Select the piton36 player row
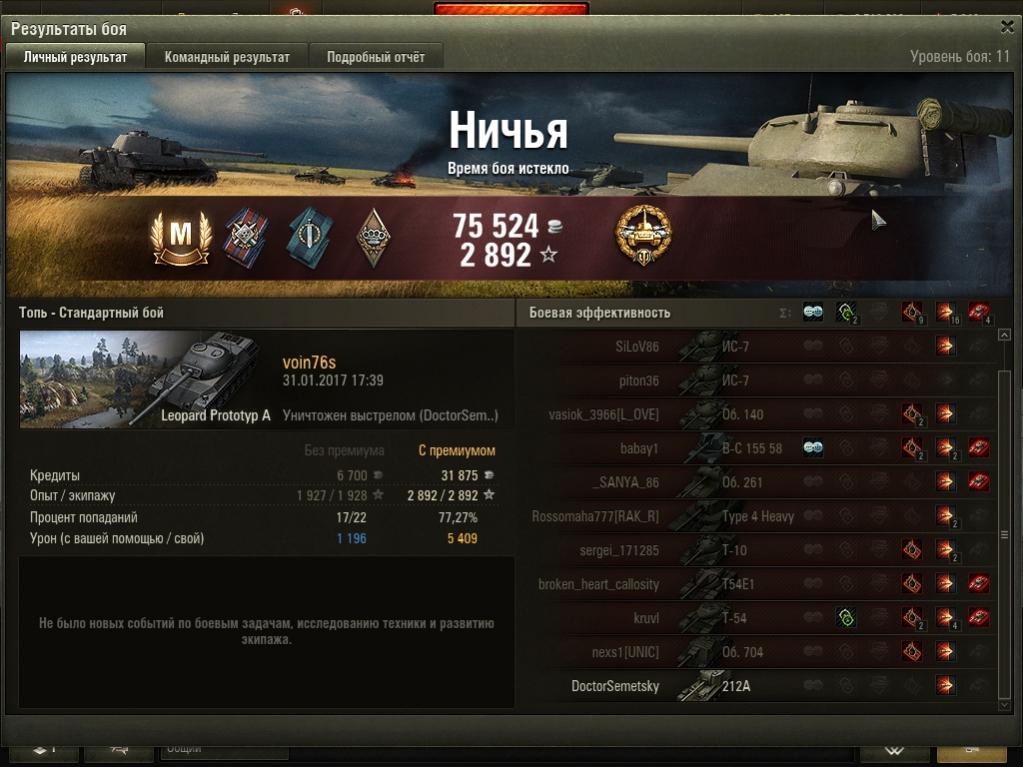1023x767 pixels. 760,380
